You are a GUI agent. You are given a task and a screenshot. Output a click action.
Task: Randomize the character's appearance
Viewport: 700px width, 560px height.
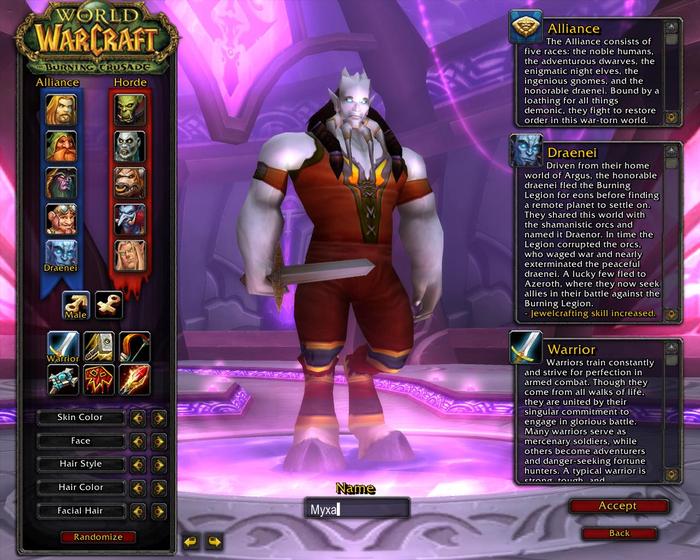98,537
